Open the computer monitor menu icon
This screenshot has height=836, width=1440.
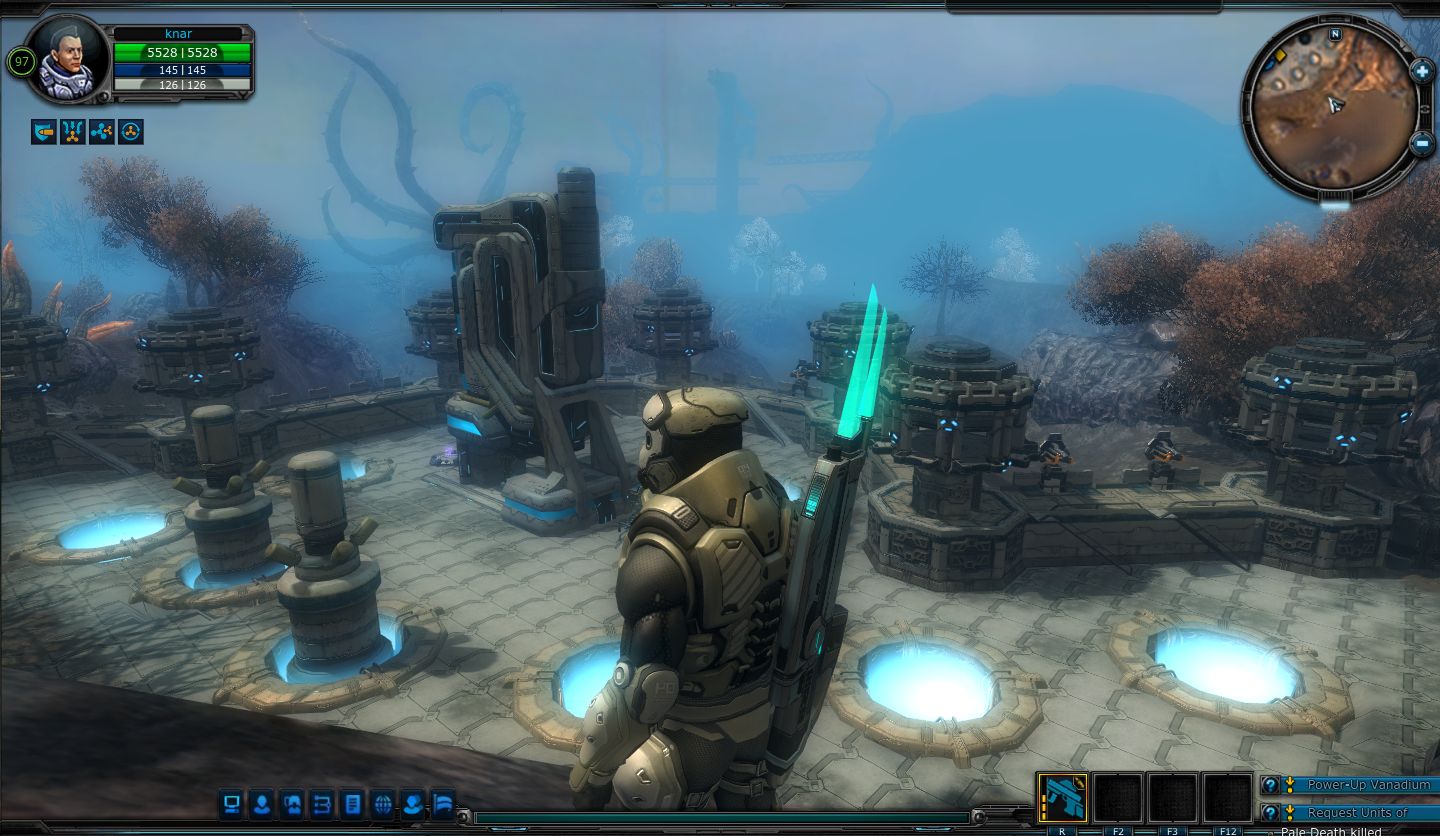coord(232,803)
